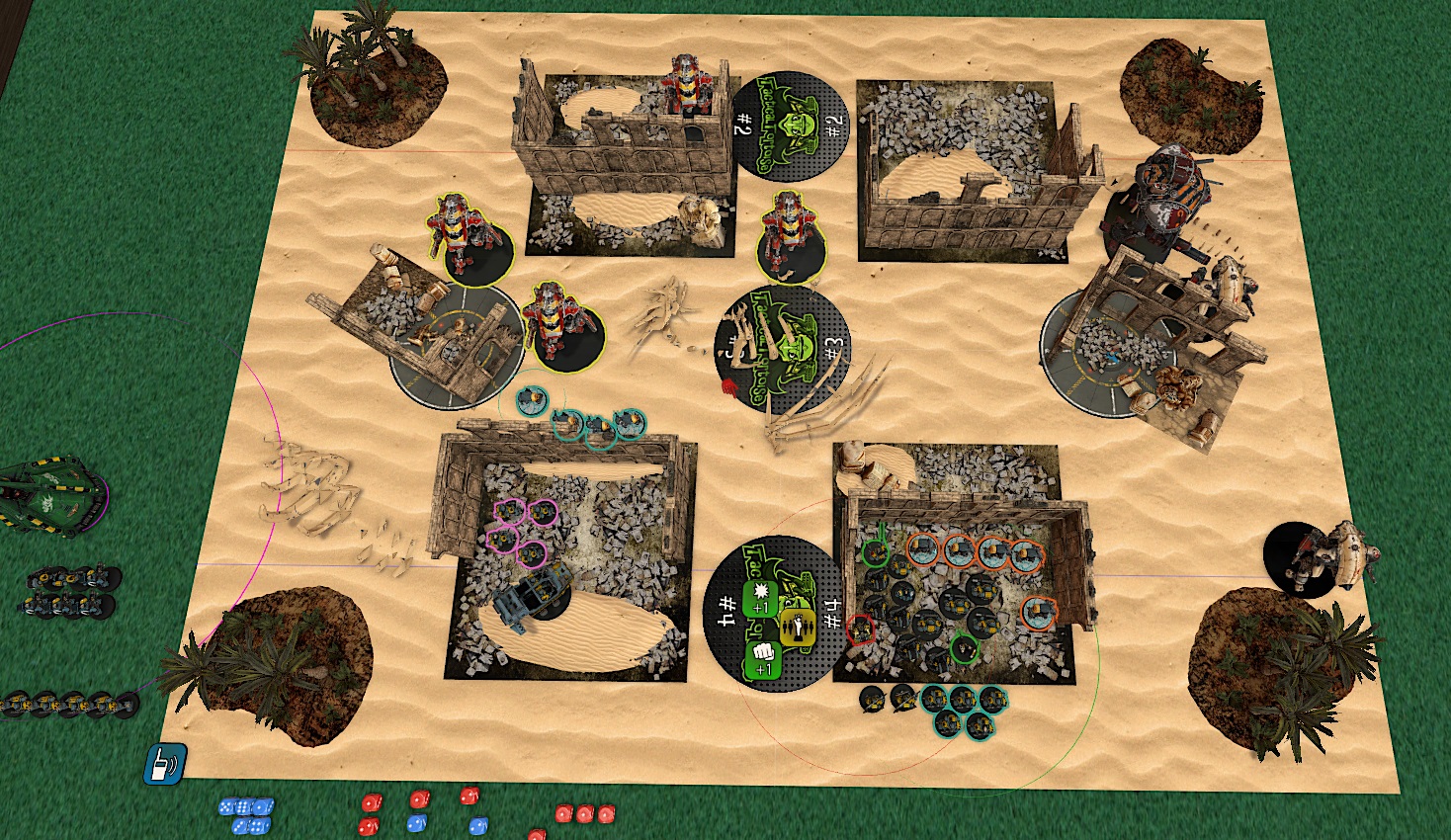This screenshot has width=1451, height=840.
Task: Click the walkie-talkie voice chat icon
Action: [165, 764]
